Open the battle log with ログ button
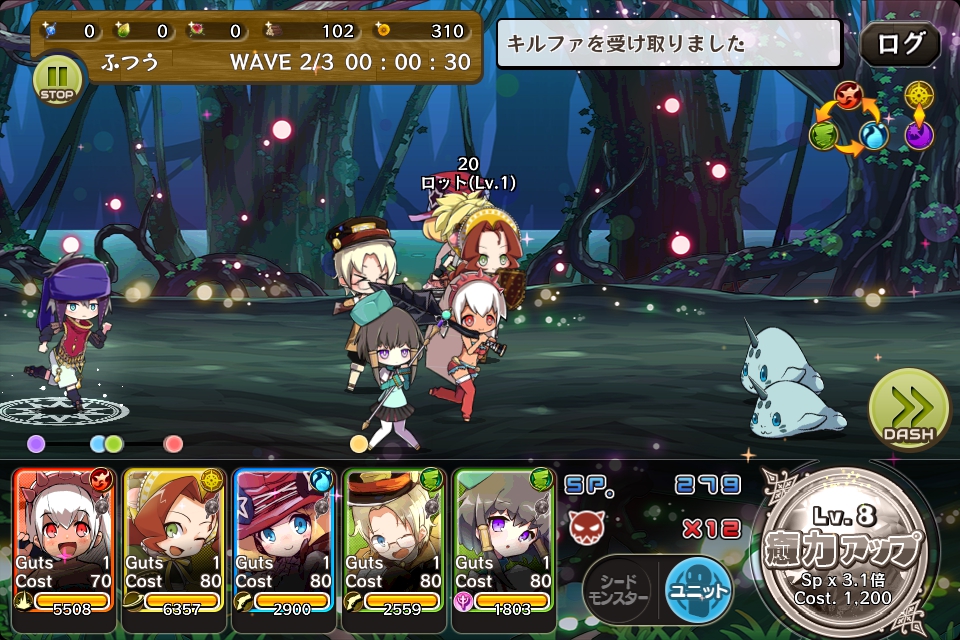 (899, 44)
